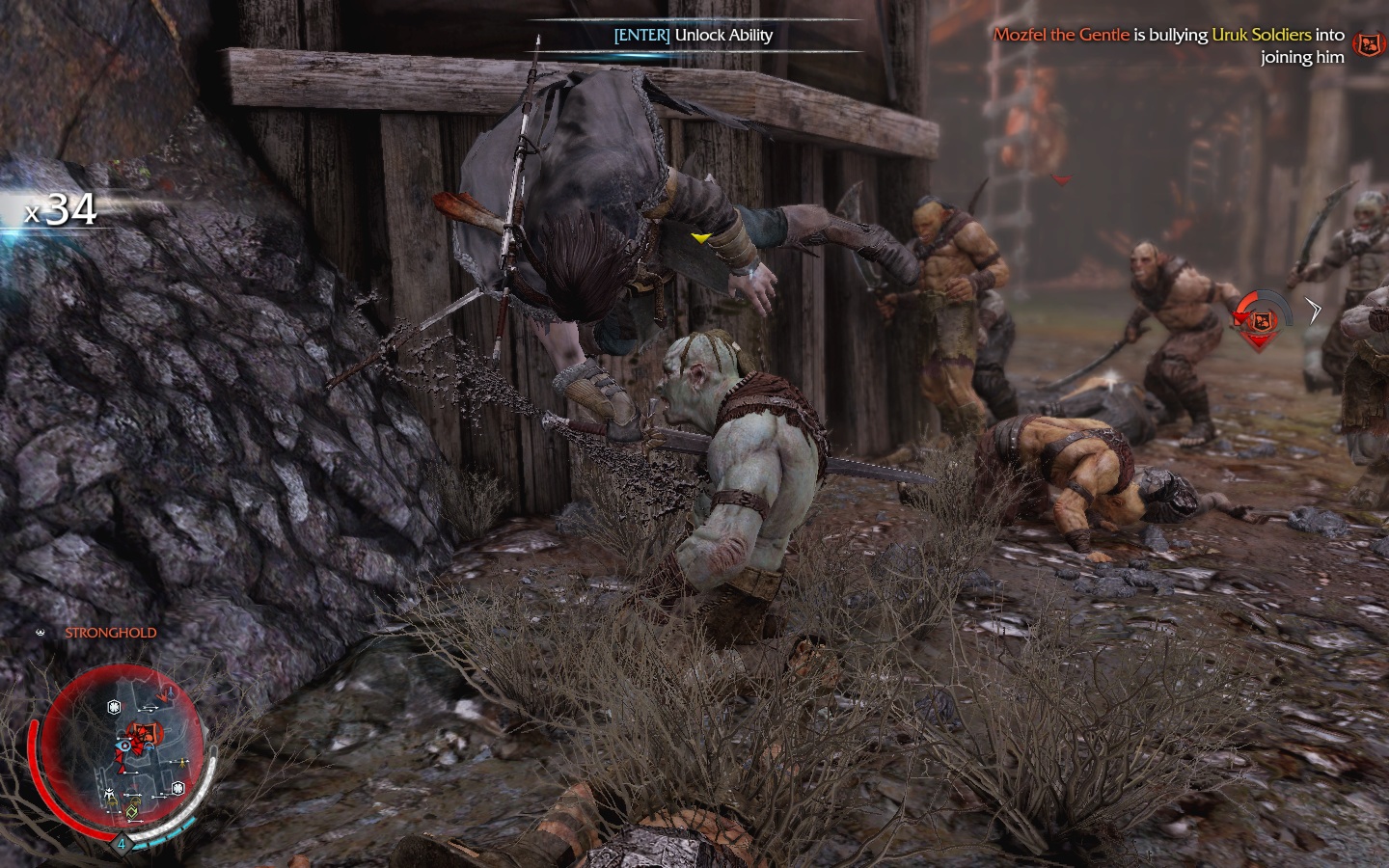Click the red captain objective marker
This screenshot has width=1389, height=868.
tap(1256, 318)
